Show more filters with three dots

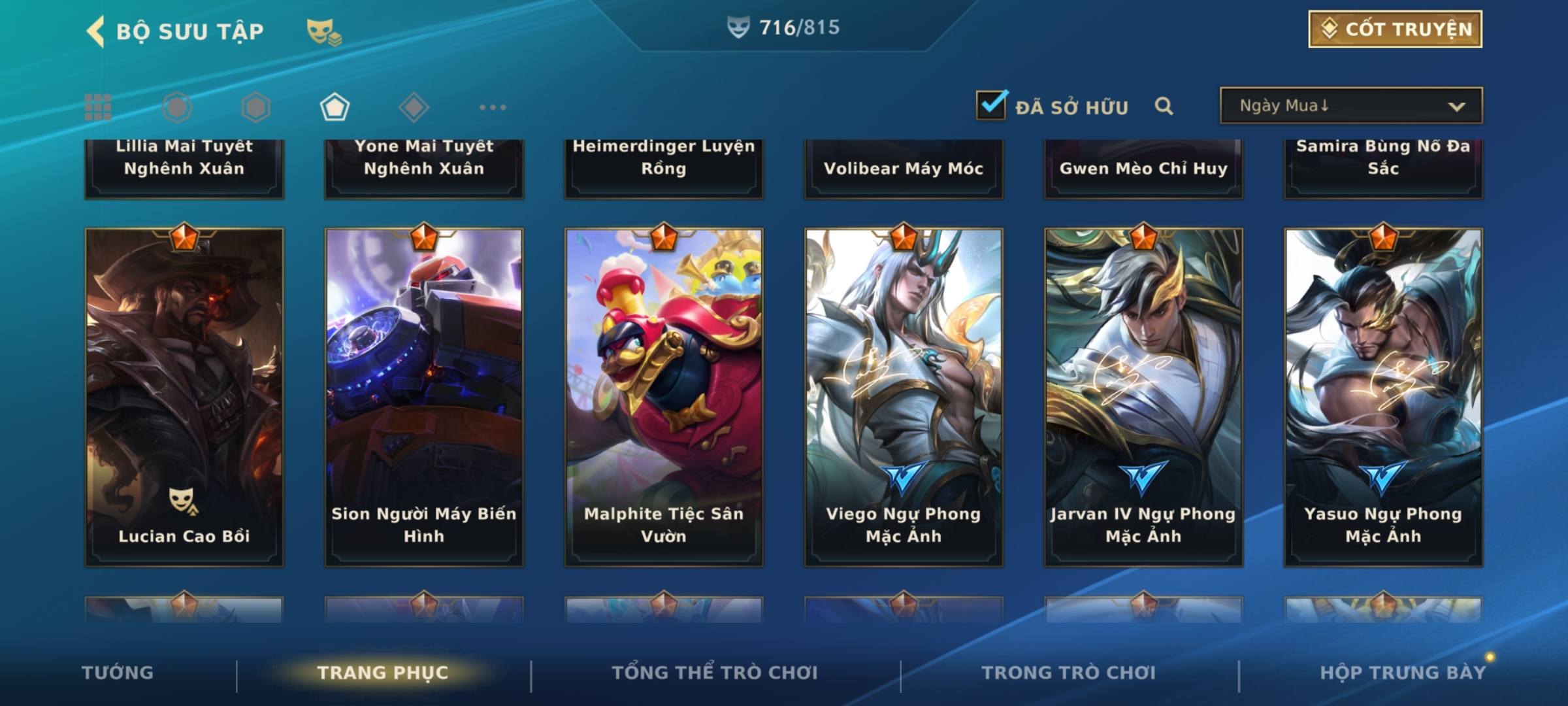pos(493,107)
